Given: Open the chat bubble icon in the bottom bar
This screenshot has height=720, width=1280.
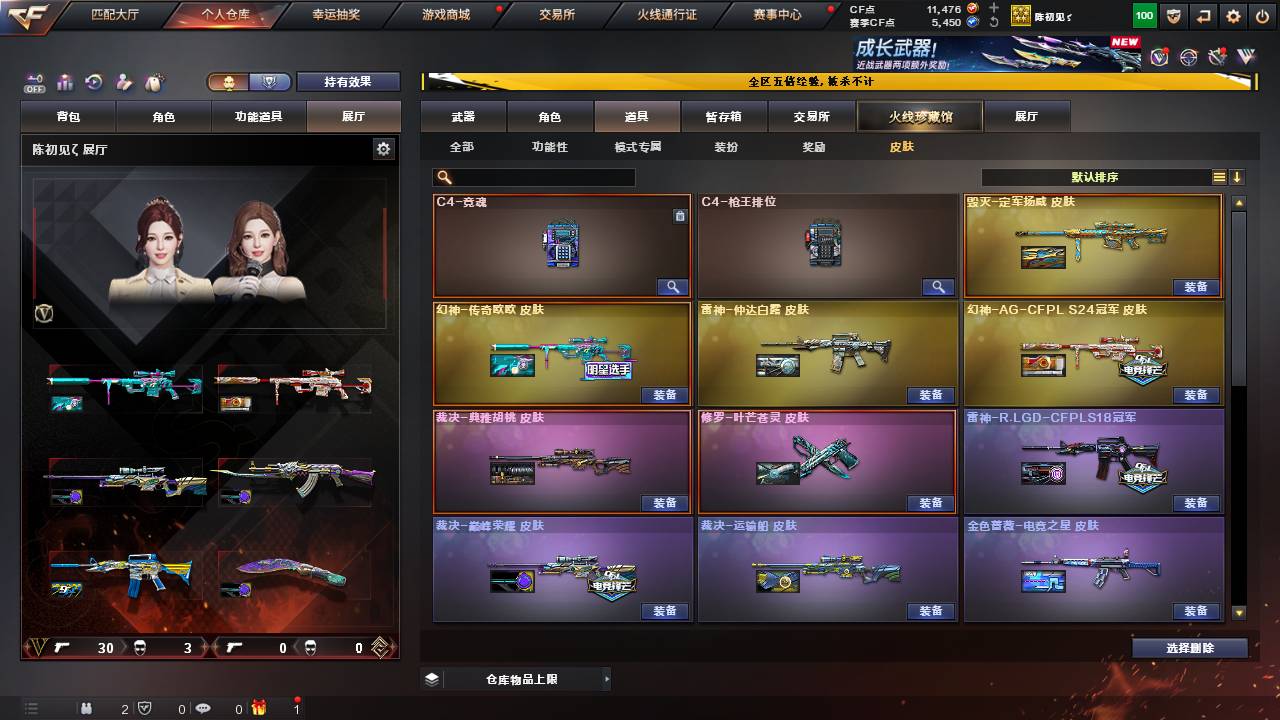Looking at the screenshot, I should click(203, 709).
